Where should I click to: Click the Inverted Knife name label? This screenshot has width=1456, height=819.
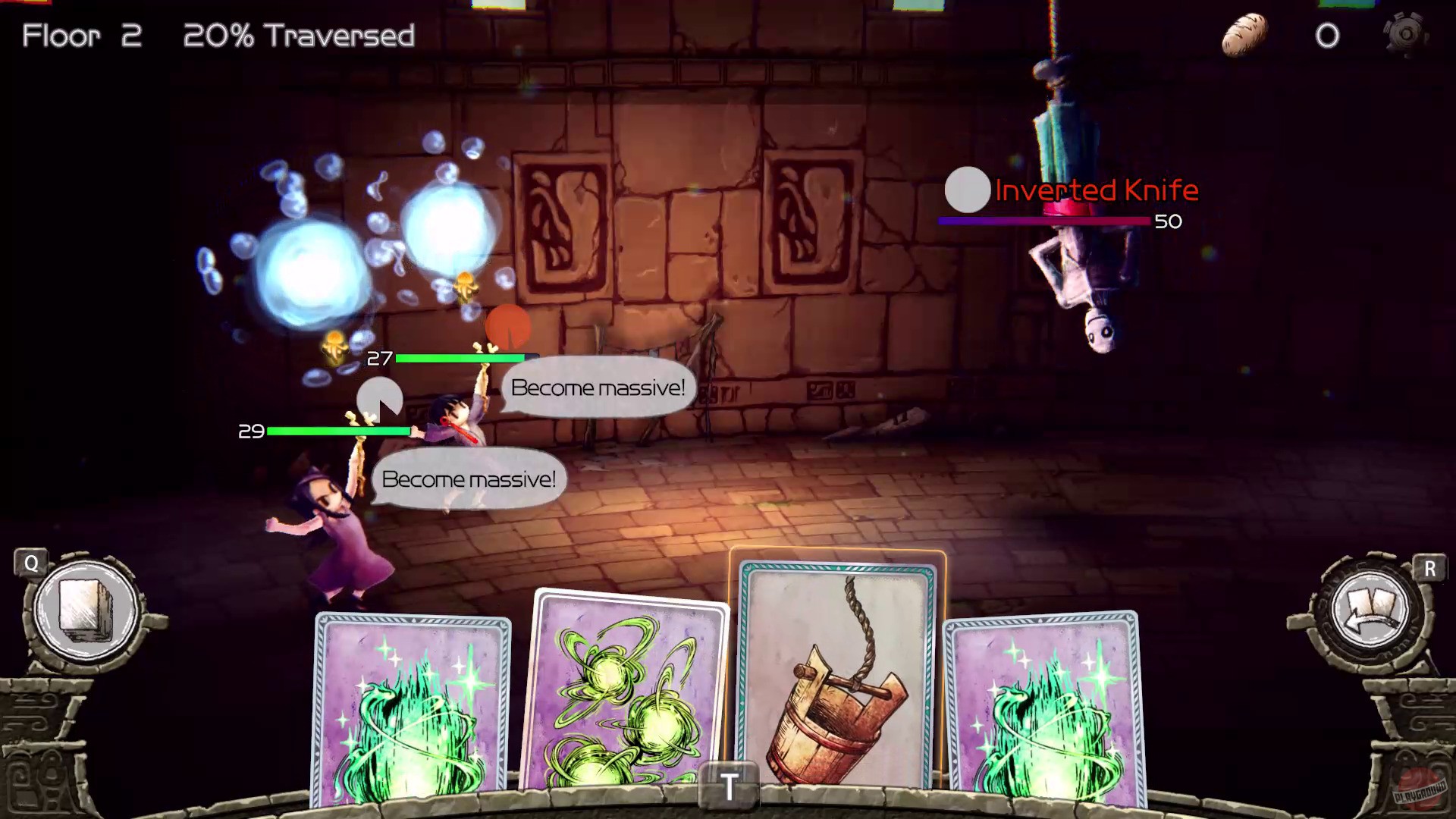tap(1097, 190)
